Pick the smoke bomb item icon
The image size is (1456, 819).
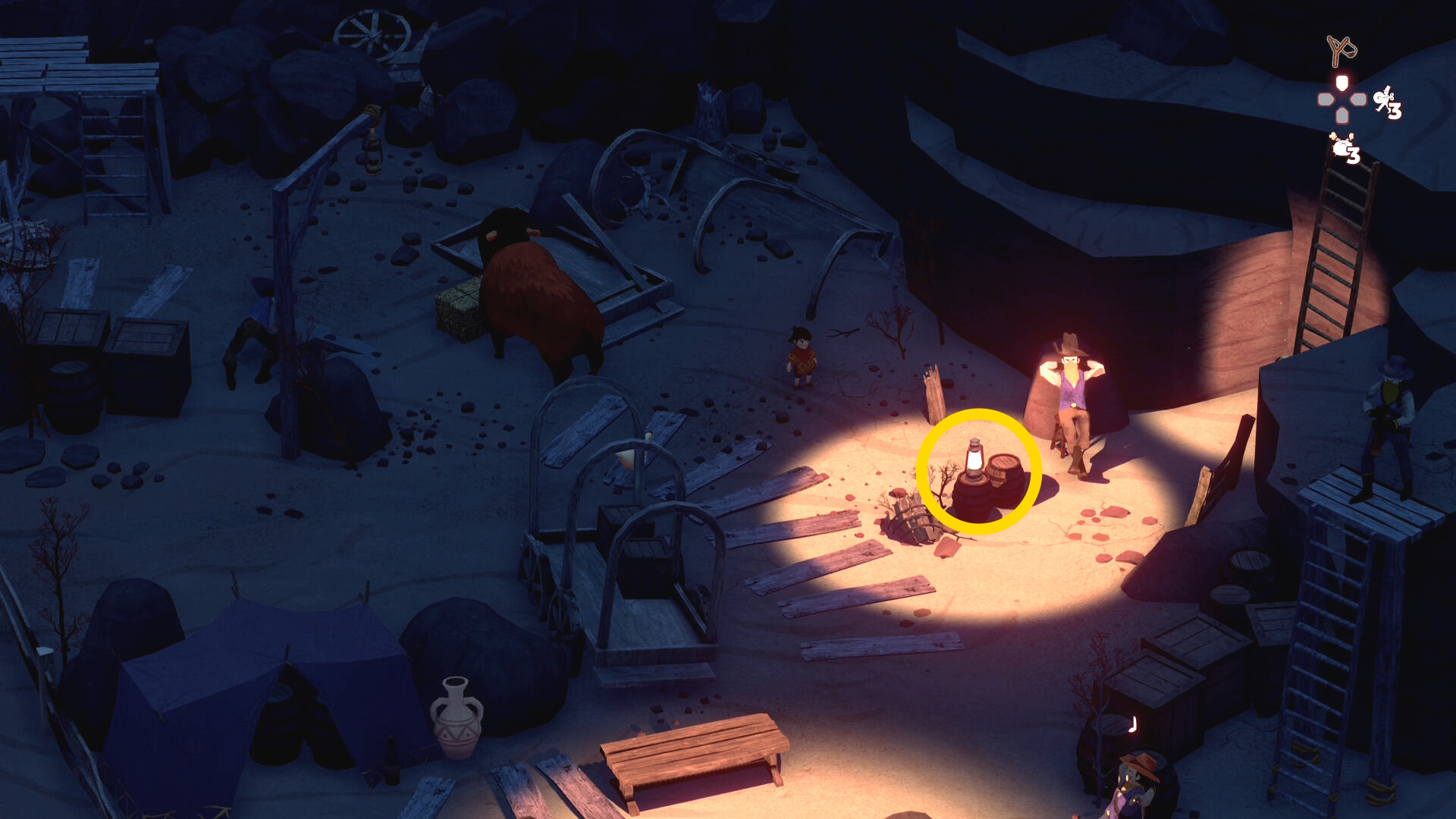coord(1341,146)
